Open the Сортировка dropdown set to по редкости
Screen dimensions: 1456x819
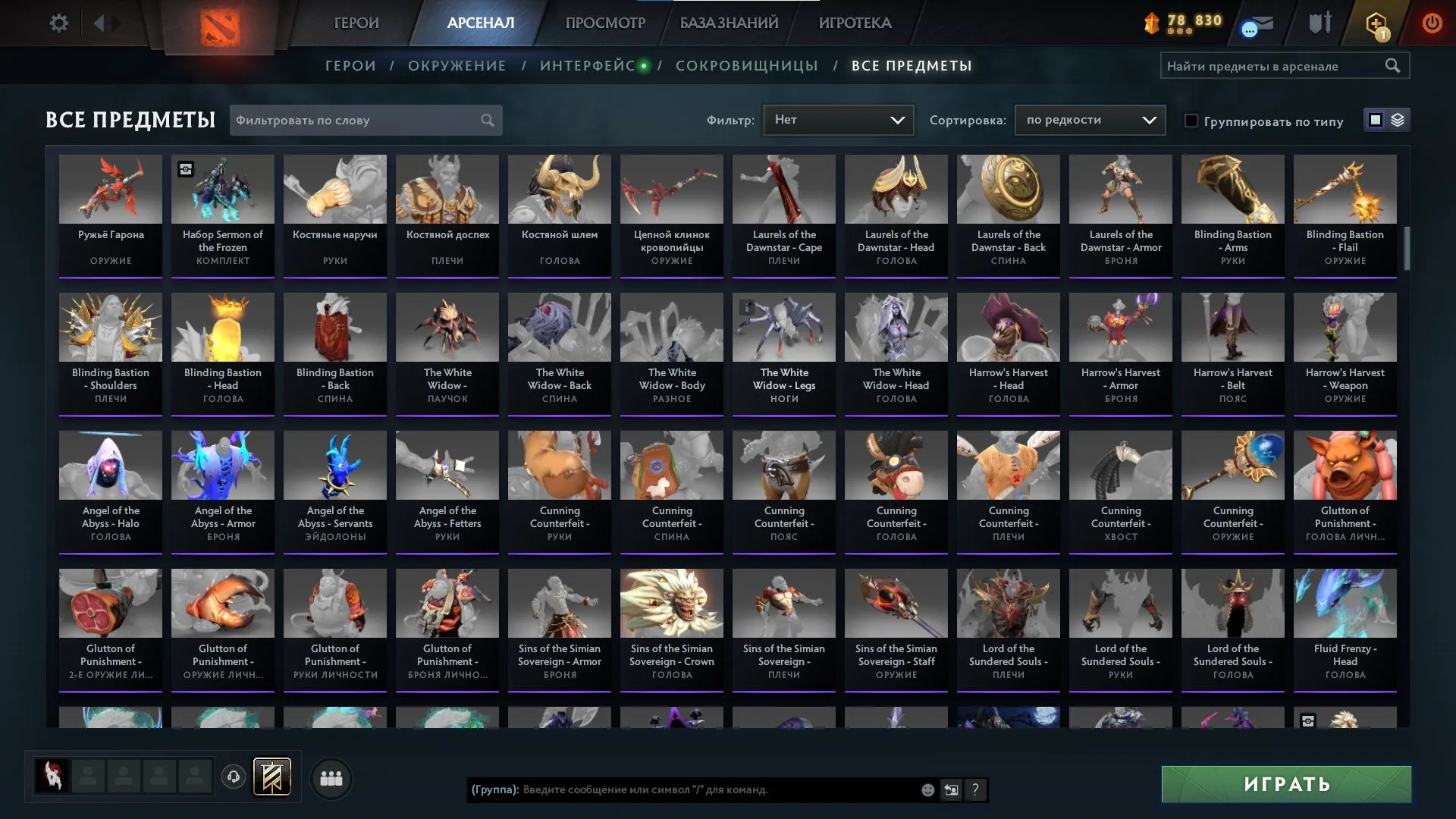point(1090,119)
